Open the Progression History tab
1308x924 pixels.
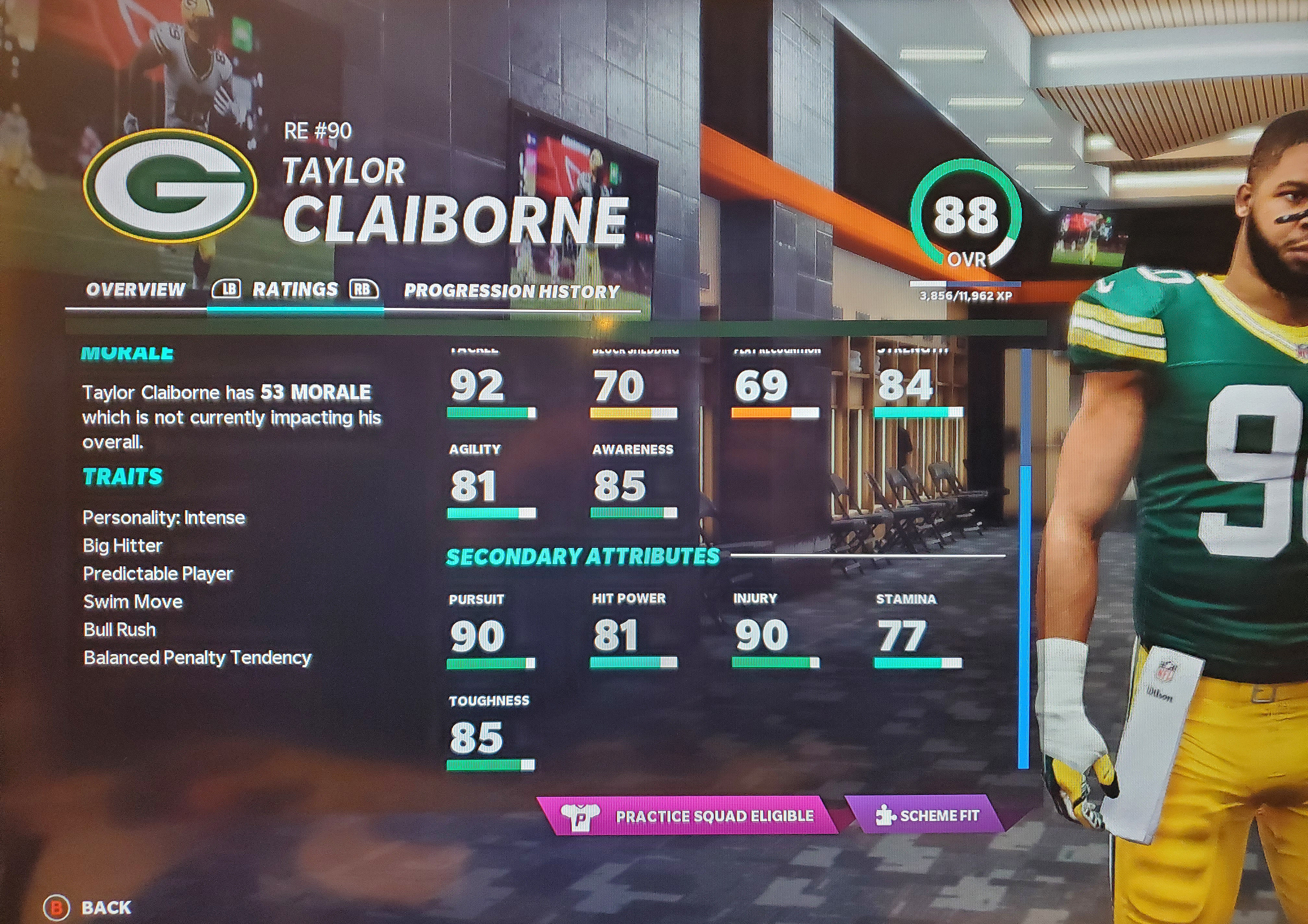(511, 292)
